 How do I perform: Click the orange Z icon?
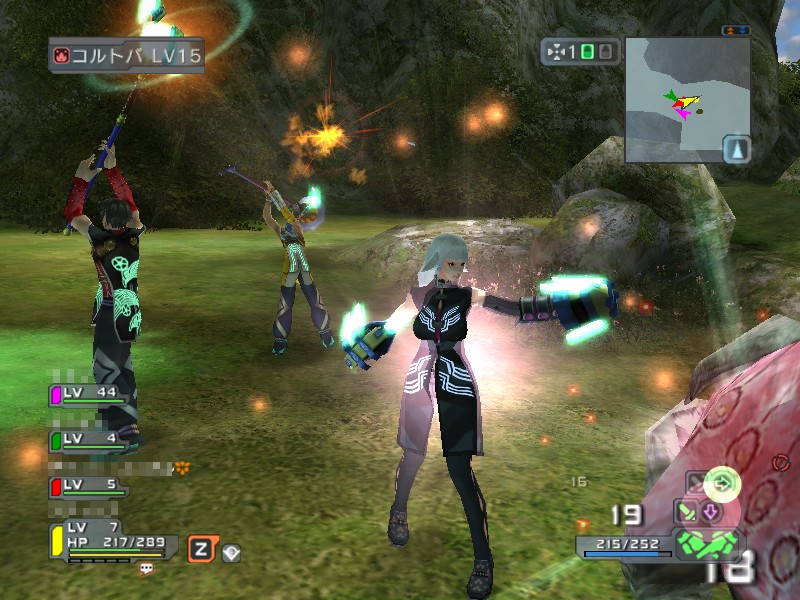pos(201,548)
